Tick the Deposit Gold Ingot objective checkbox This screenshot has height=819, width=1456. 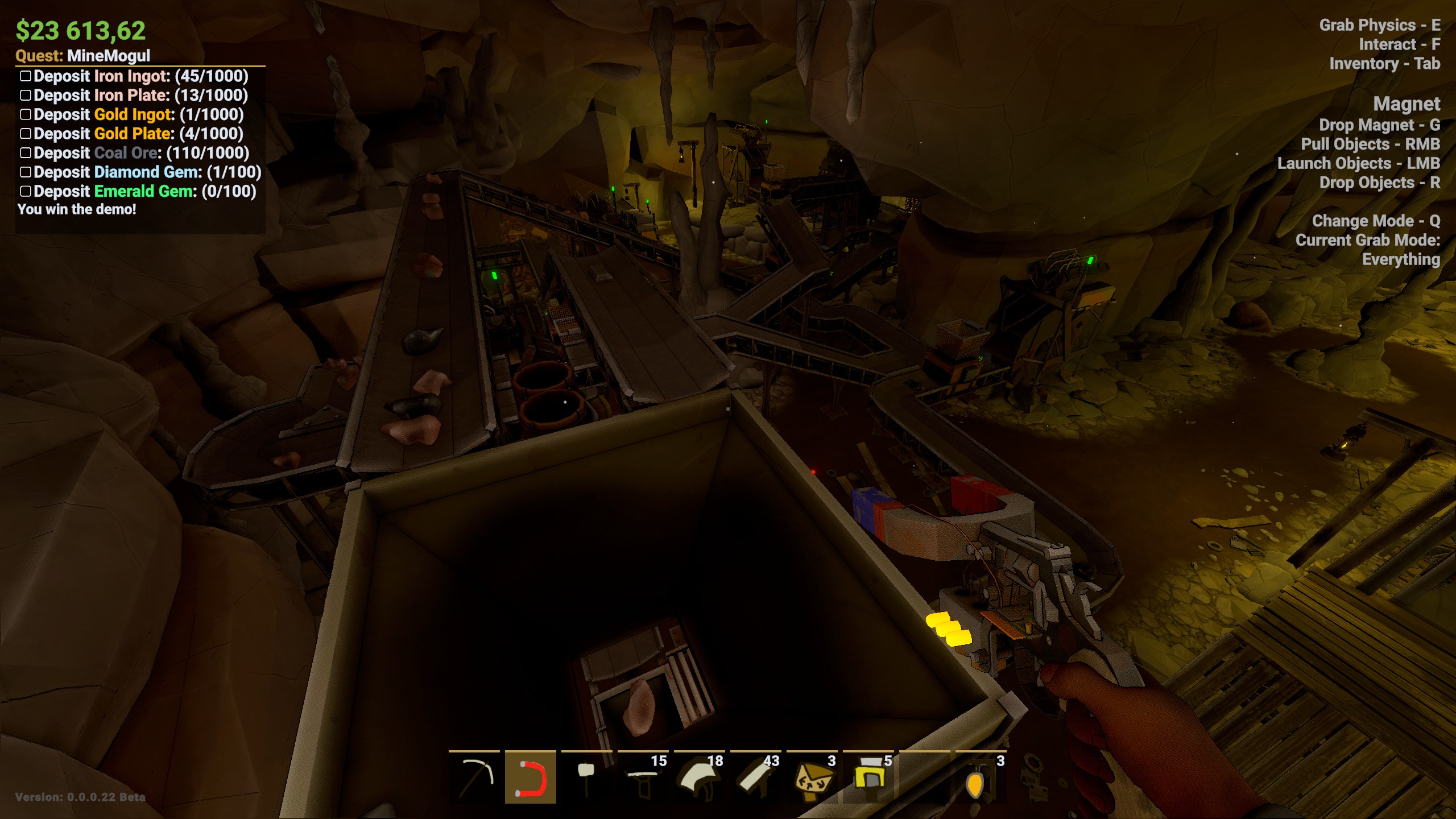click(x=26, y=115)
